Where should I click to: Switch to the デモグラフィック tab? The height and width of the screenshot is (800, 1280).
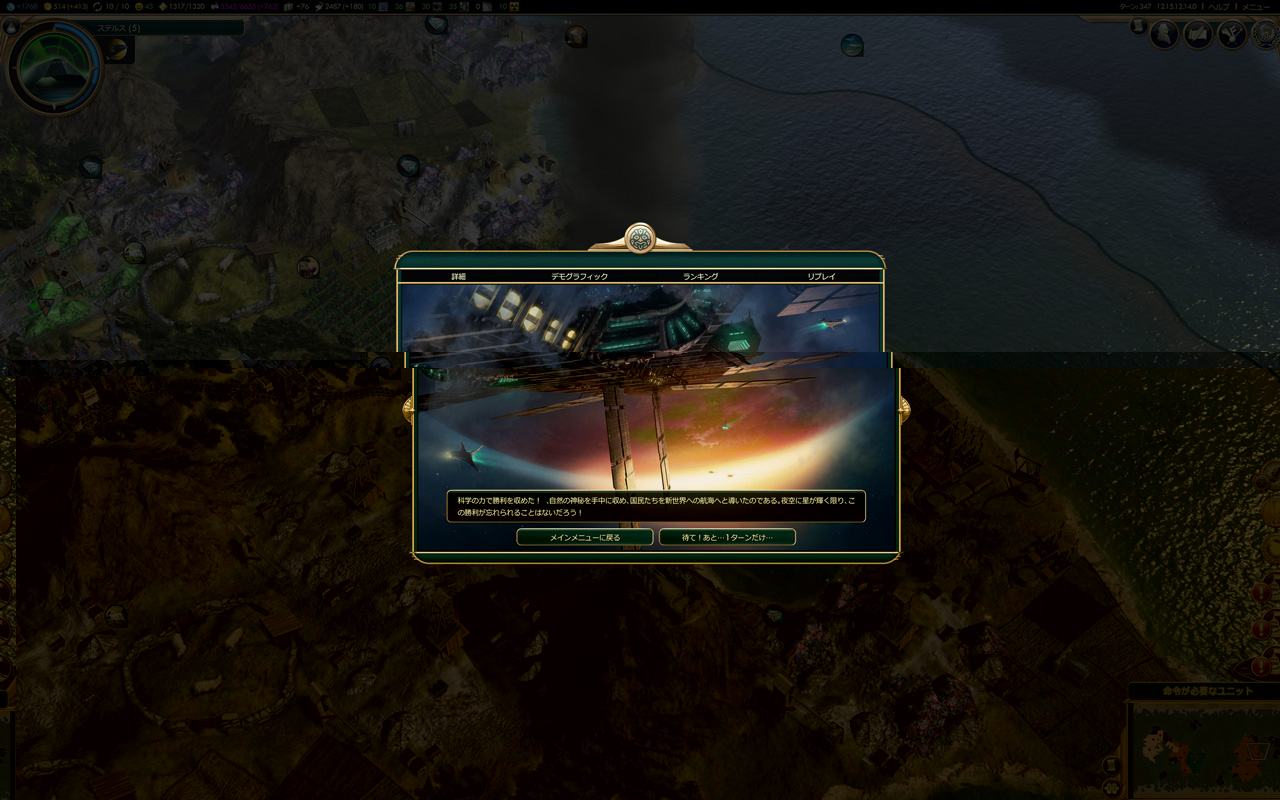point(579,276)
